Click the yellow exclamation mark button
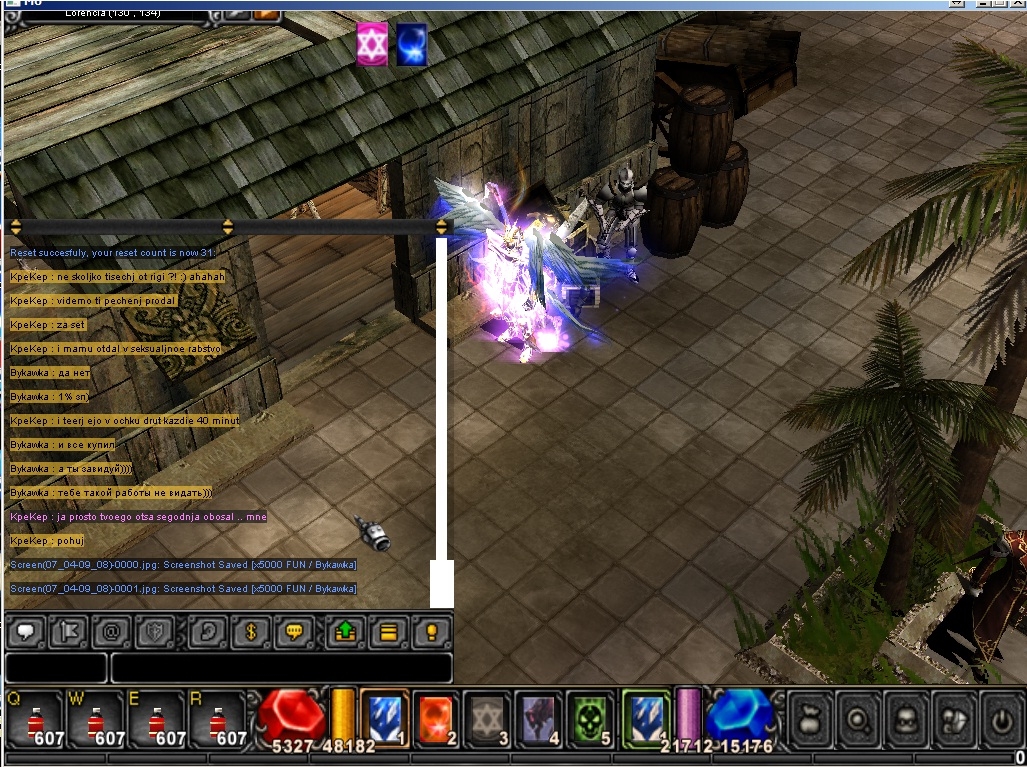The image size is (1027, 767). (432, 632)
